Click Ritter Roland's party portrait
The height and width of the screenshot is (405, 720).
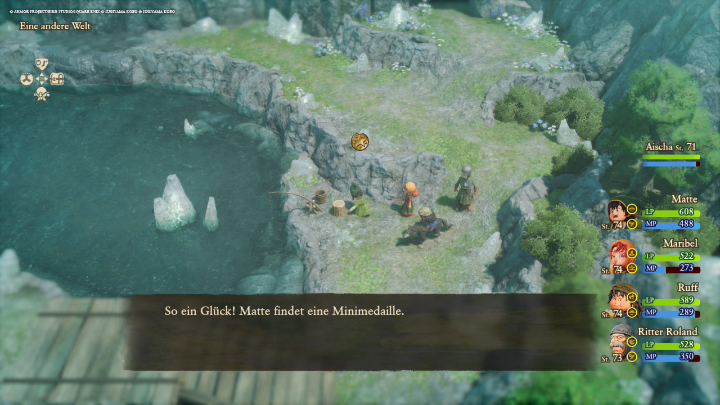(618, 343)
